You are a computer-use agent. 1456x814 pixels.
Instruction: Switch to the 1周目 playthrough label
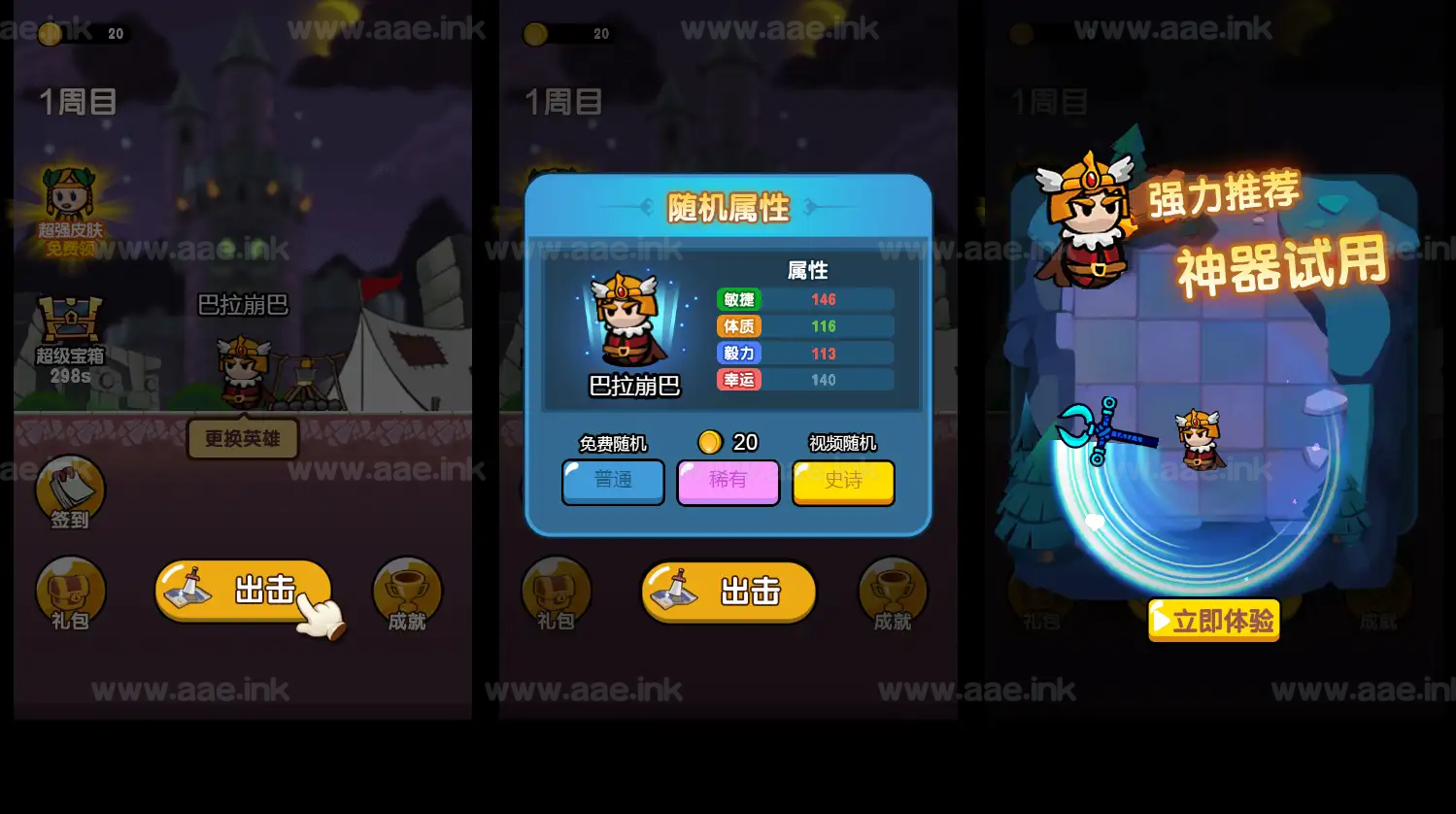76,100
